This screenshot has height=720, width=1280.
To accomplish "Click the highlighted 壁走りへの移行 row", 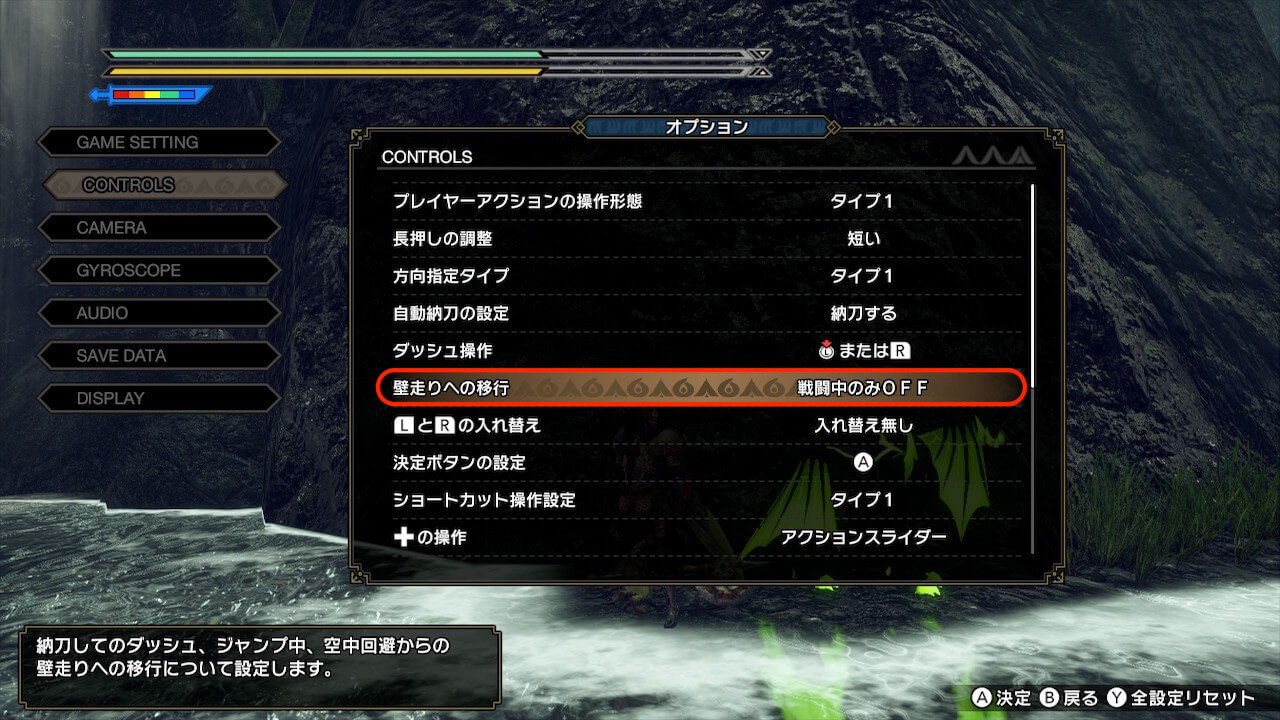I will [700, 388].
